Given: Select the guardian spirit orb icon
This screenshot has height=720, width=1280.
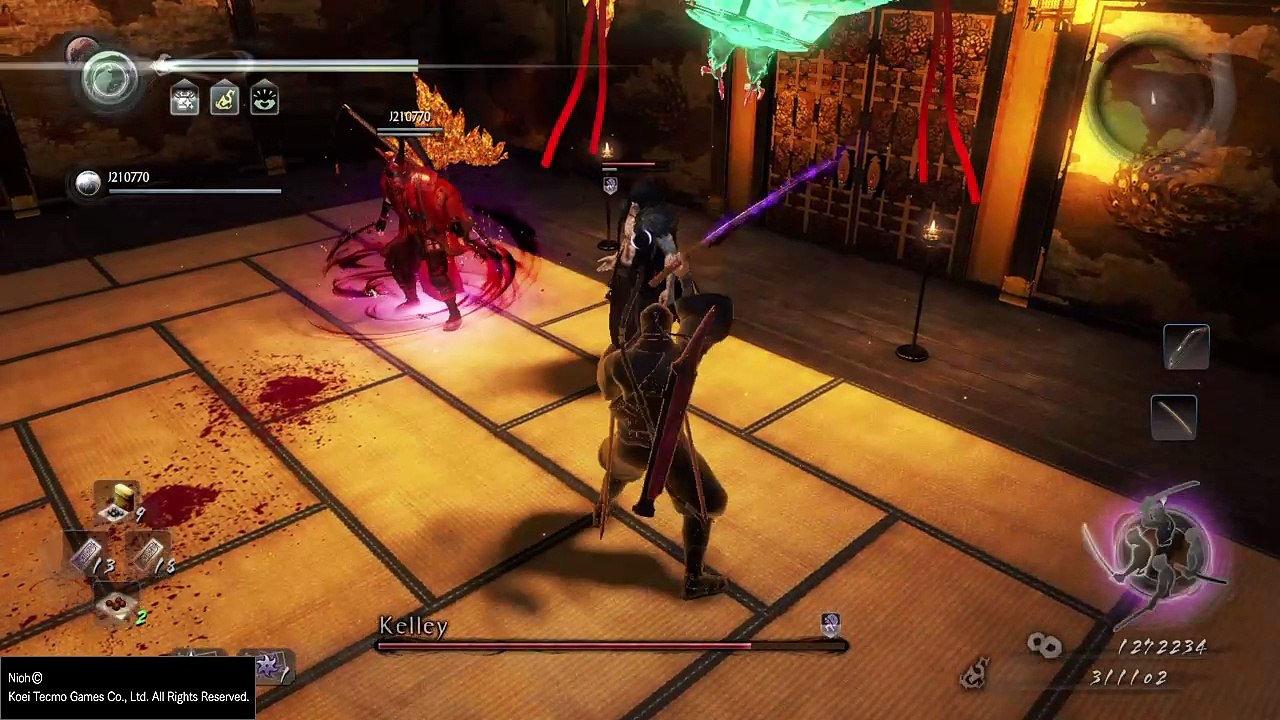Looking at the screenshot, I should 109,78.
